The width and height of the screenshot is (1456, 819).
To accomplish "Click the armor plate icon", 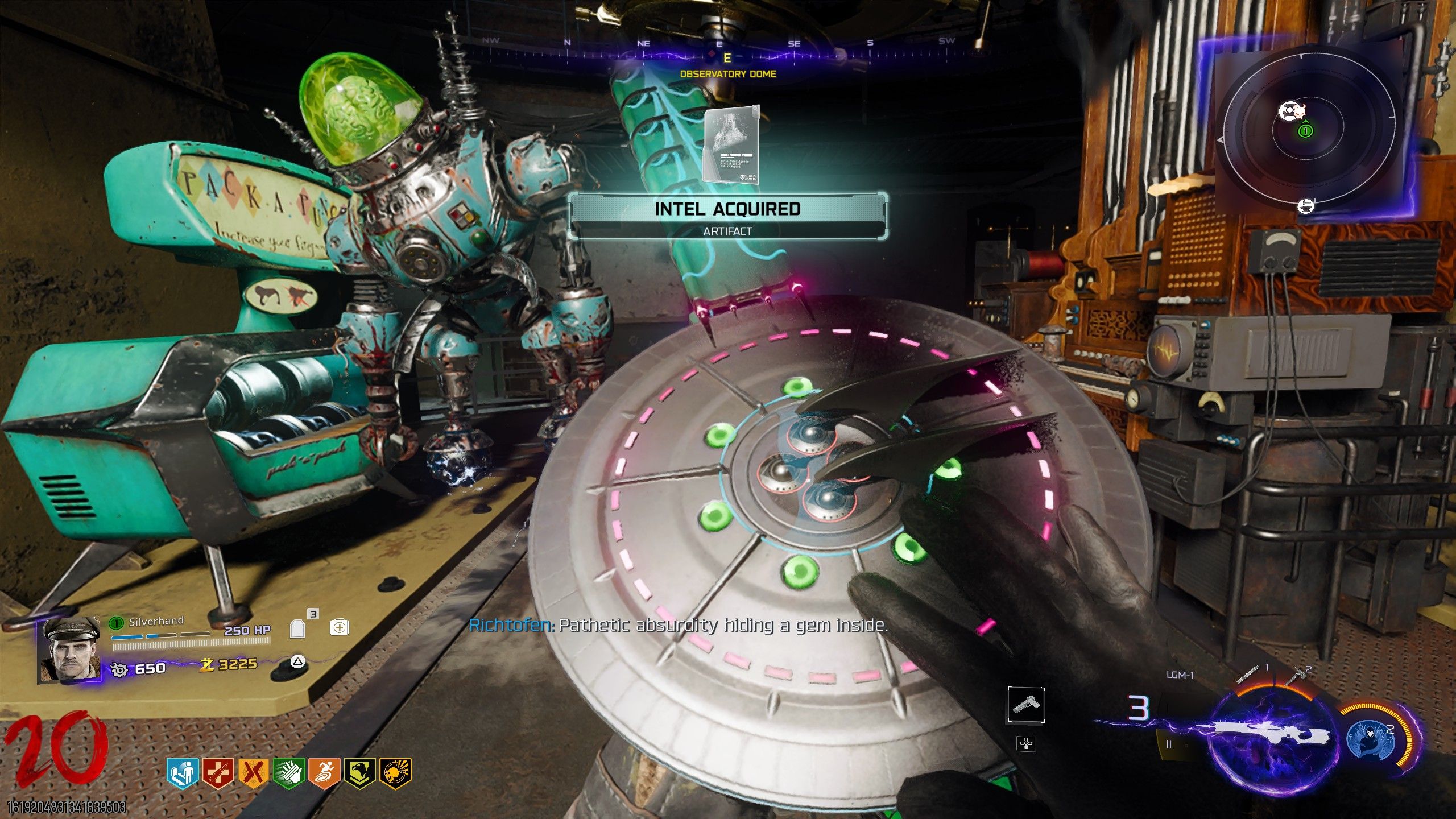I will [297, 628].
